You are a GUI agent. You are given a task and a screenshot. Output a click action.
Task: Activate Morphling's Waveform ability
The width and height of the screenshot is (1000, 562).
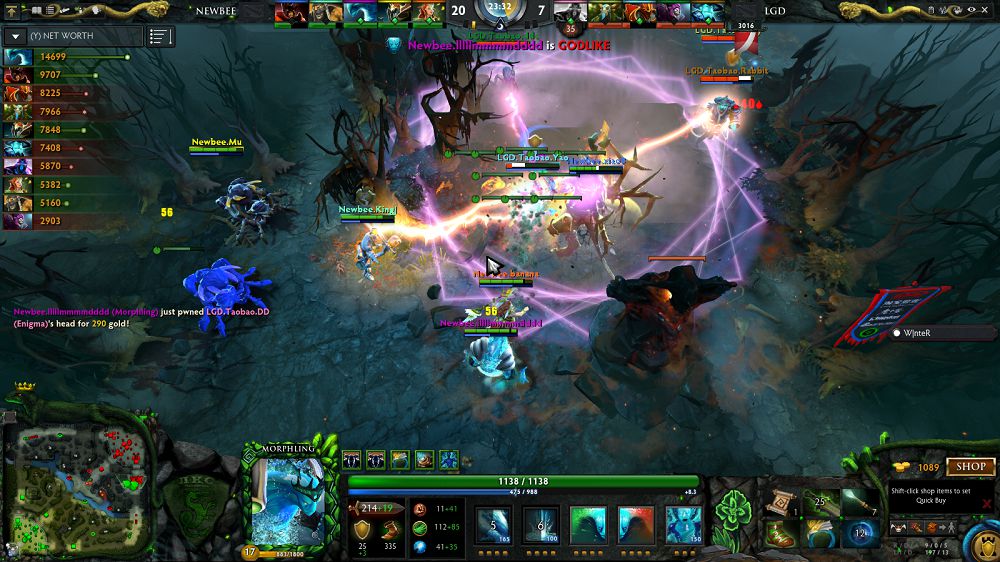pyautogui.click(x=493, y=524)
